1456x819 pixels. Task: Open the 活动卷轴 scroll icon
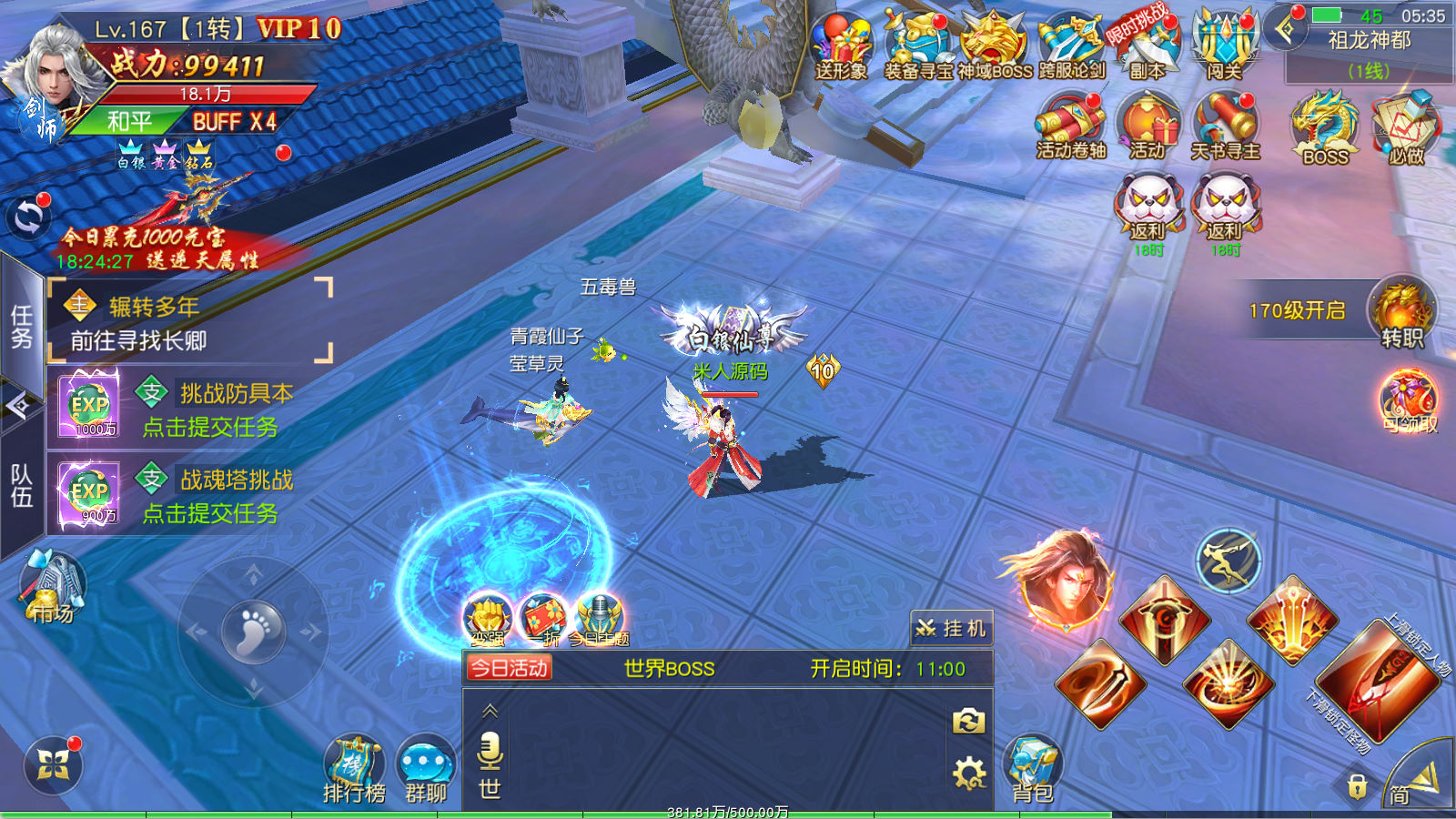[x=1071, y=127]
